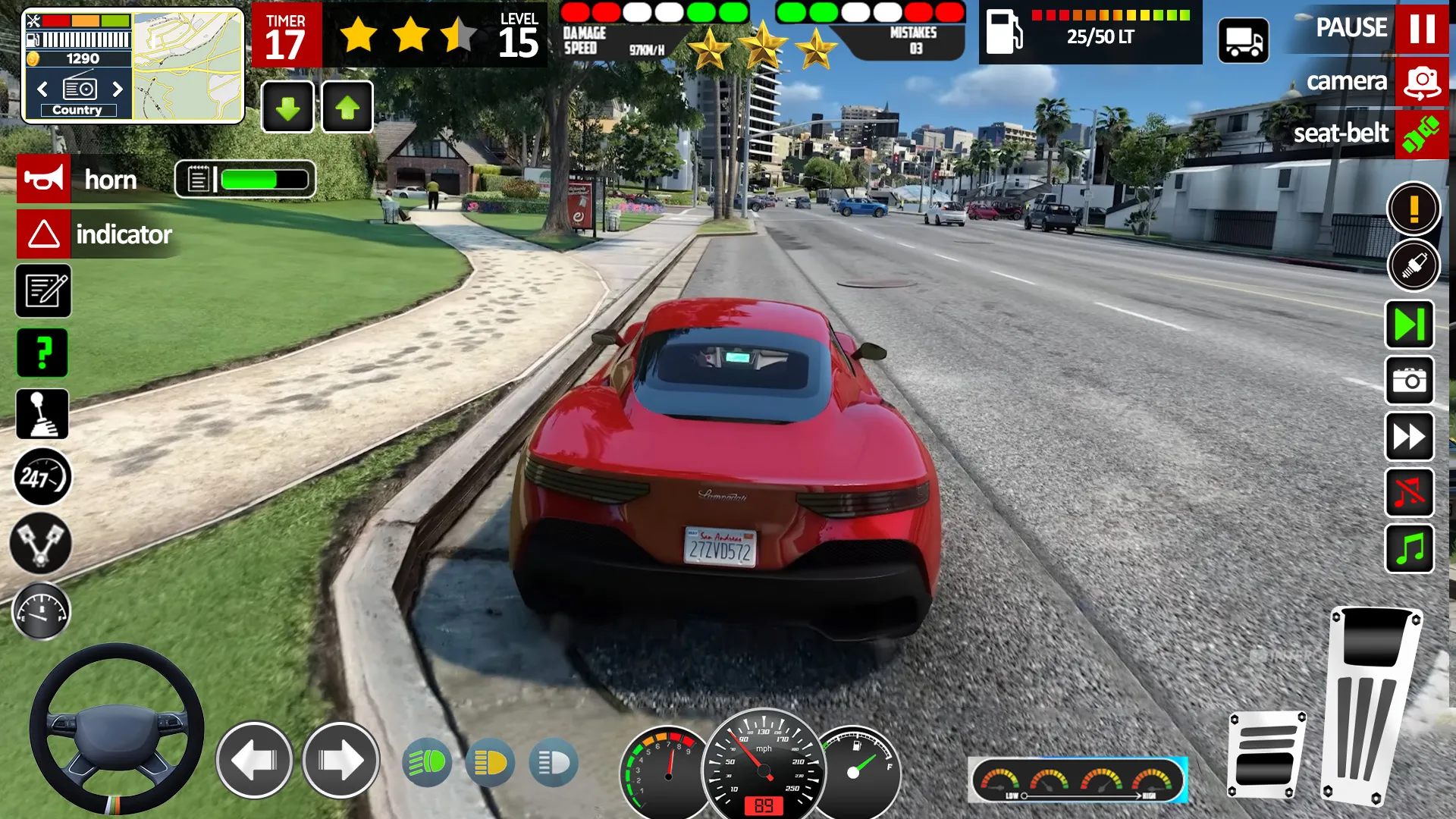Tap the fast-forward button
1456x819 pixels.
point(1410,437)
